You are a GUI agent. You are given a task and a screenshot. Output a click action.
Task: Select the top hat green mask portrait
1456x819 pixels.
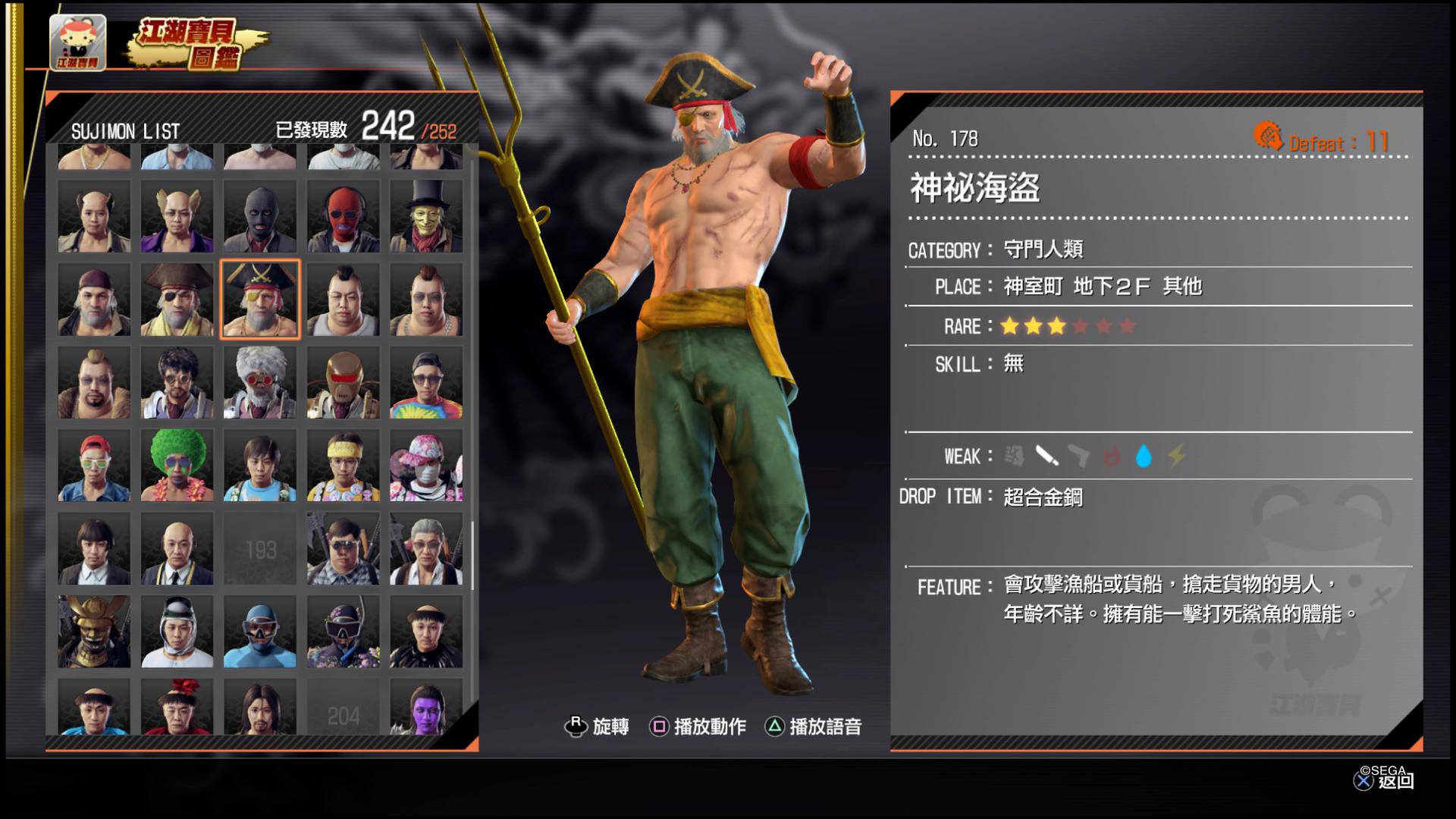pos(426,216)
